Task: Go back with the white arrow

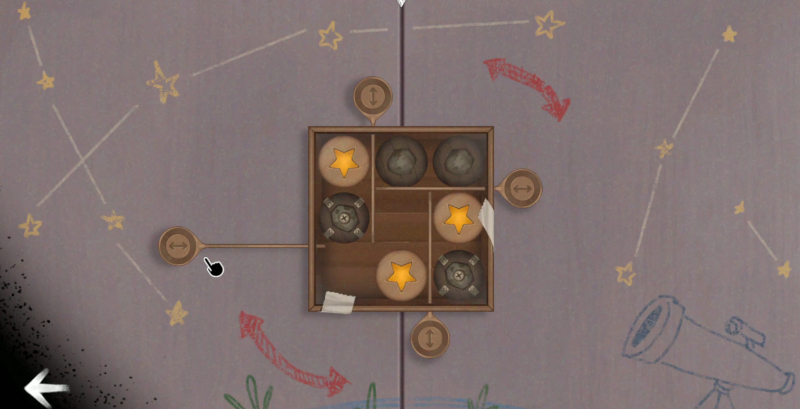Action: pyautogui.click(x=45, y=388)
